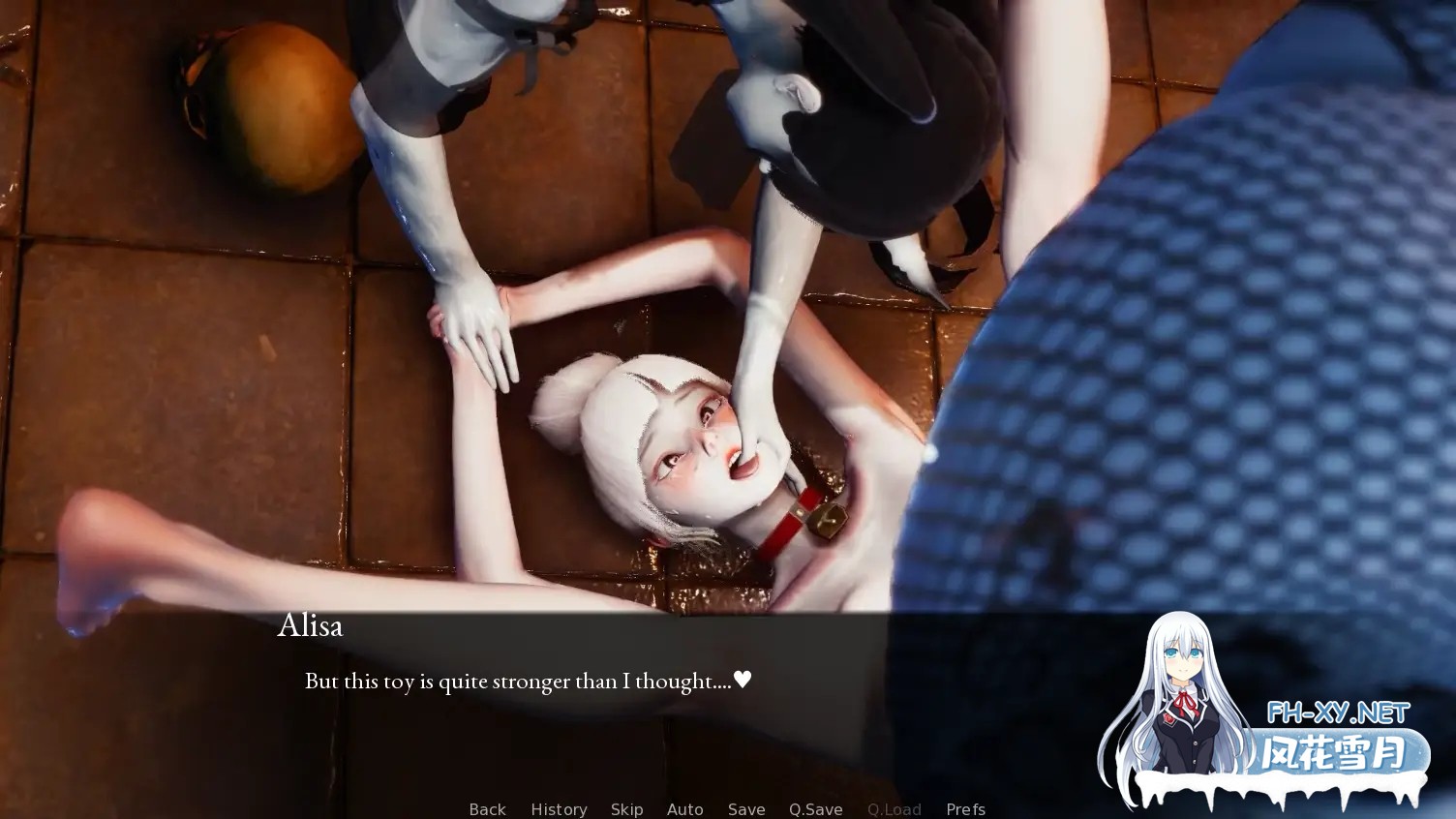
Task: Activate the Skip button
Action: [626, 808]
